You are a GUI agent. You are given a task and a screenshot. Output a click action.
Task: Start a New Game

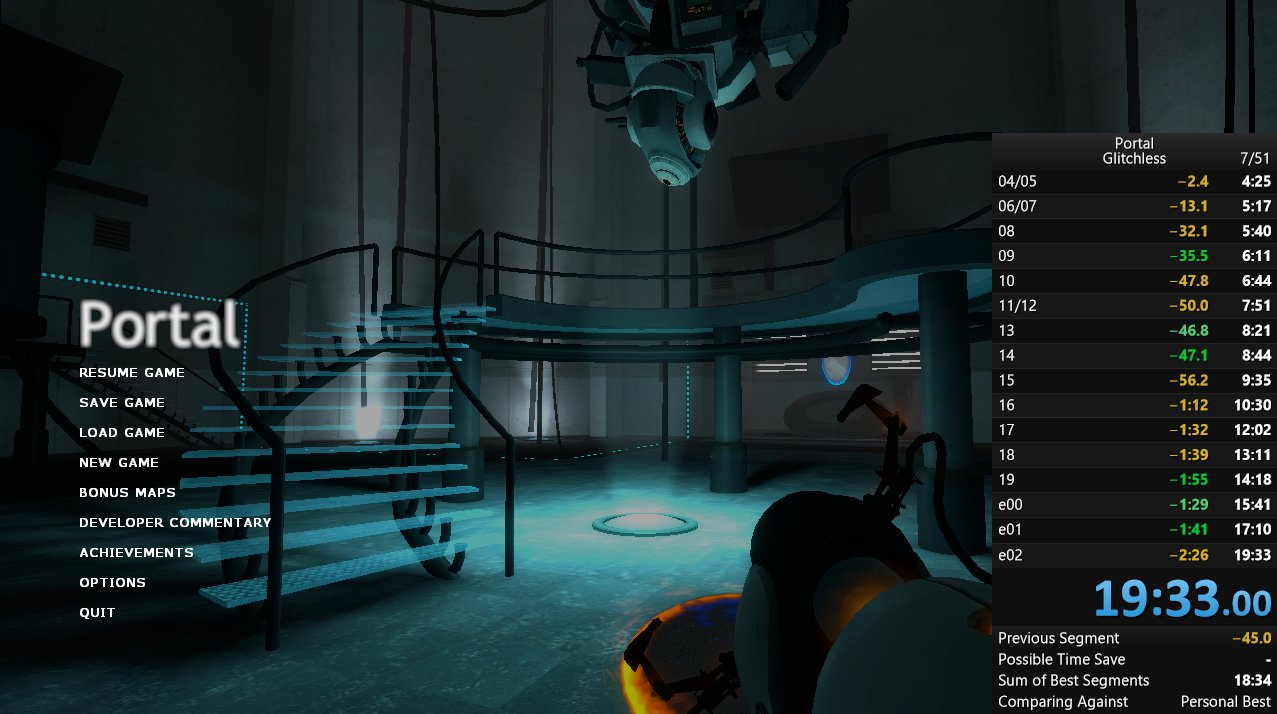119,463
